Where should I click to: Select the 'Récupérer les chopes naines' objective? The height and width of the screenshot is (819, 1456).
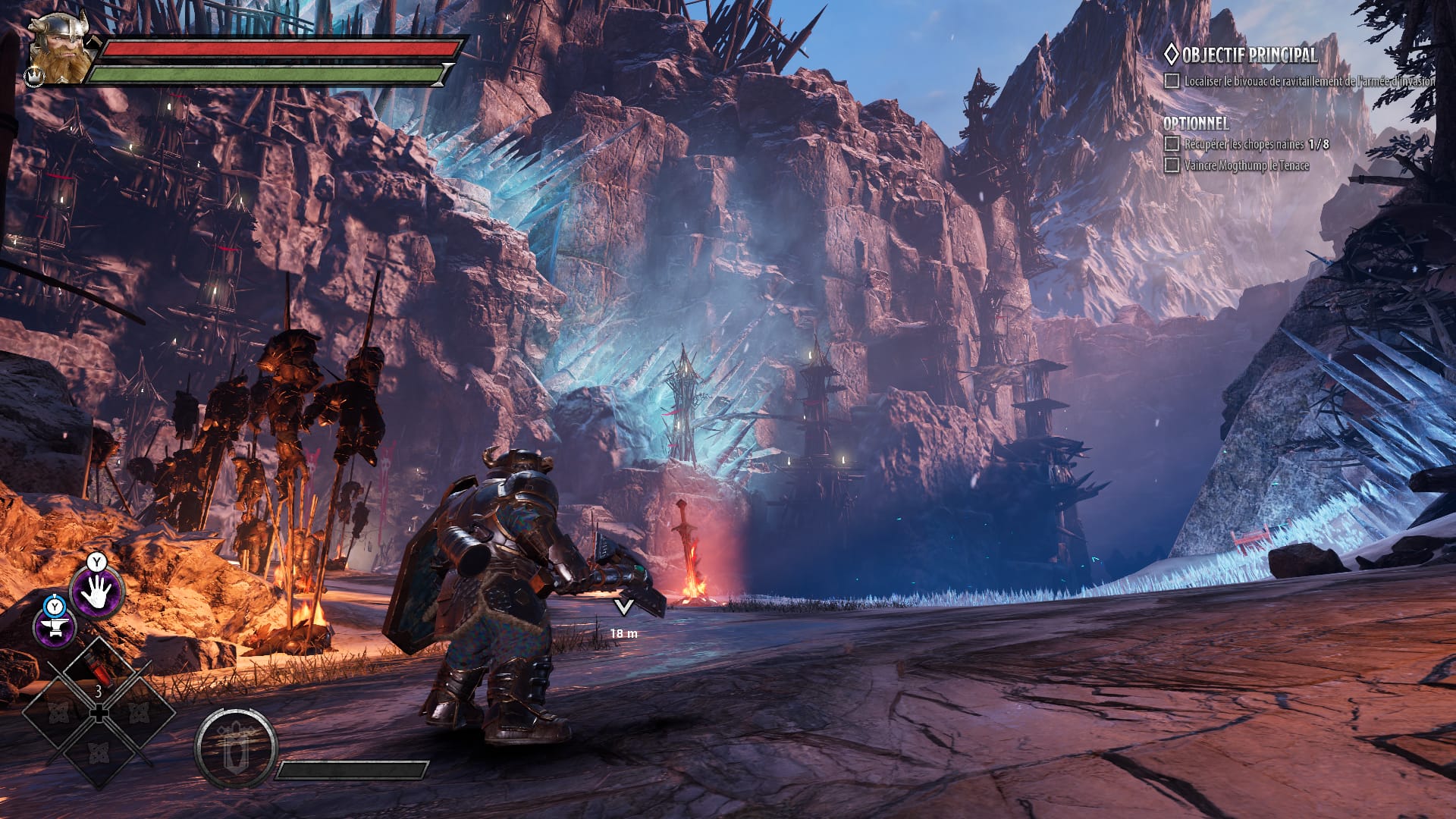(1255, 144)
